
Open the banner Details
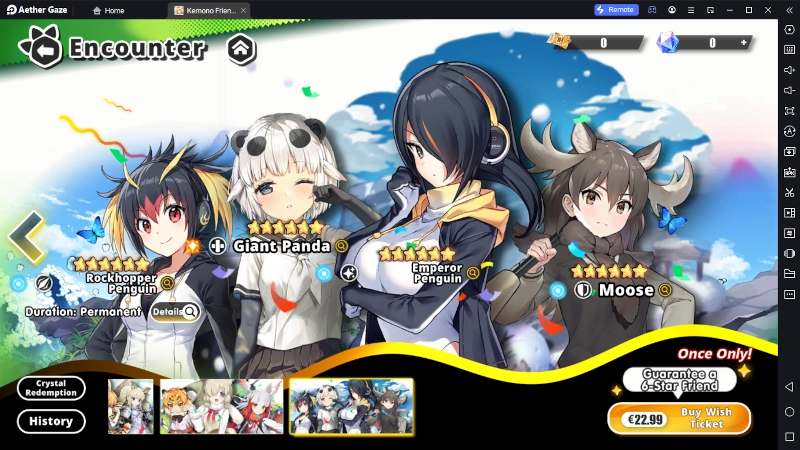coord(175,312)
